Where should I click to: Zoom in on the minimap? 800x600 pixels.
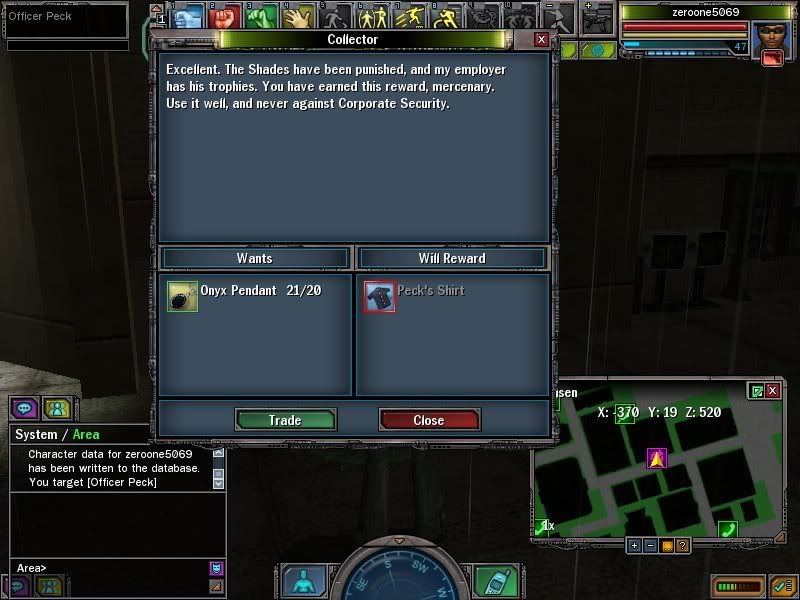(634, 545)
